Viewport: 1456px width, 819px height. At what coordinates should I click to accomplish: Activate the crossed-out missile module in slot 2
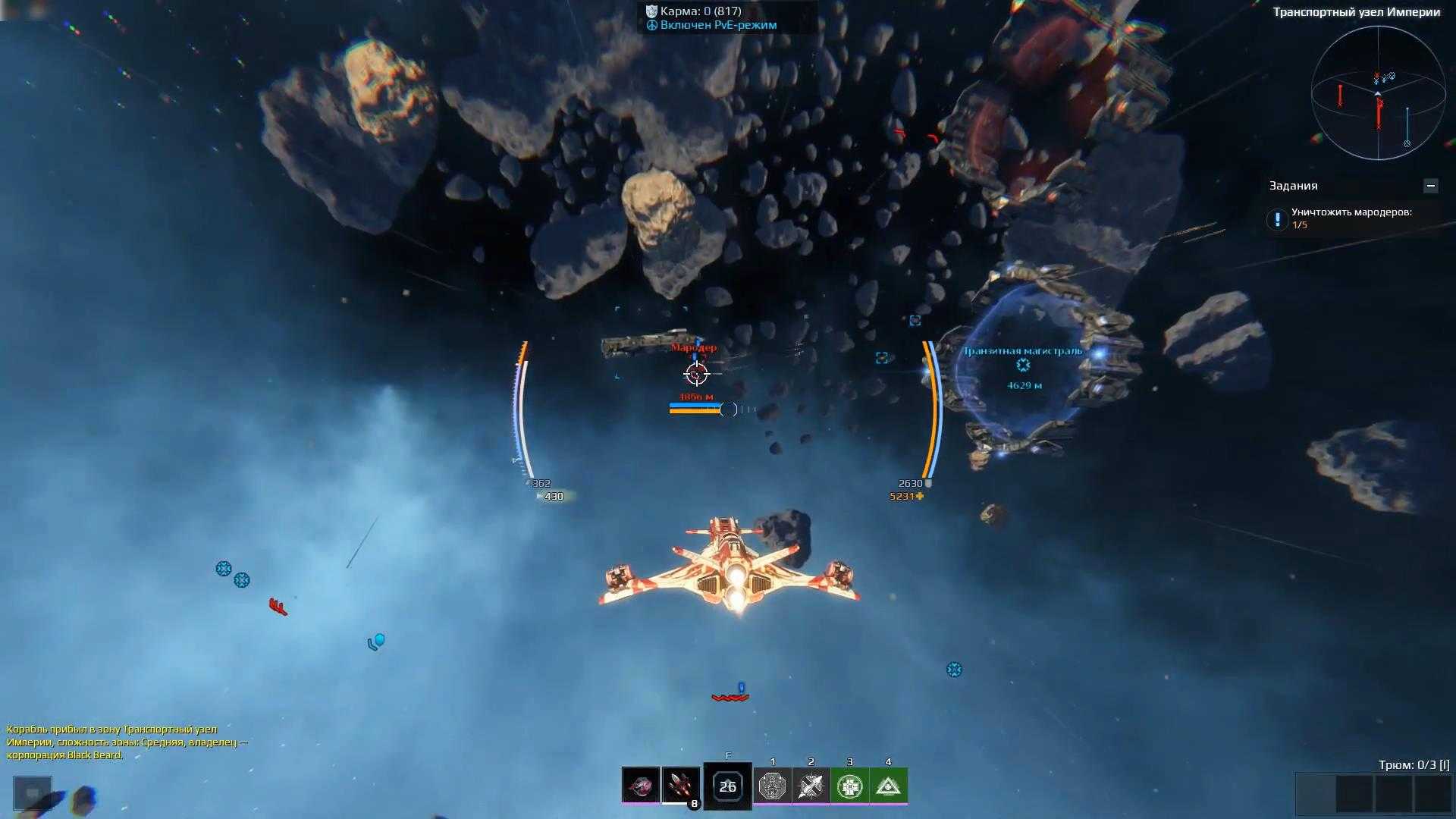pyautogui.click(x=811, y=786)
